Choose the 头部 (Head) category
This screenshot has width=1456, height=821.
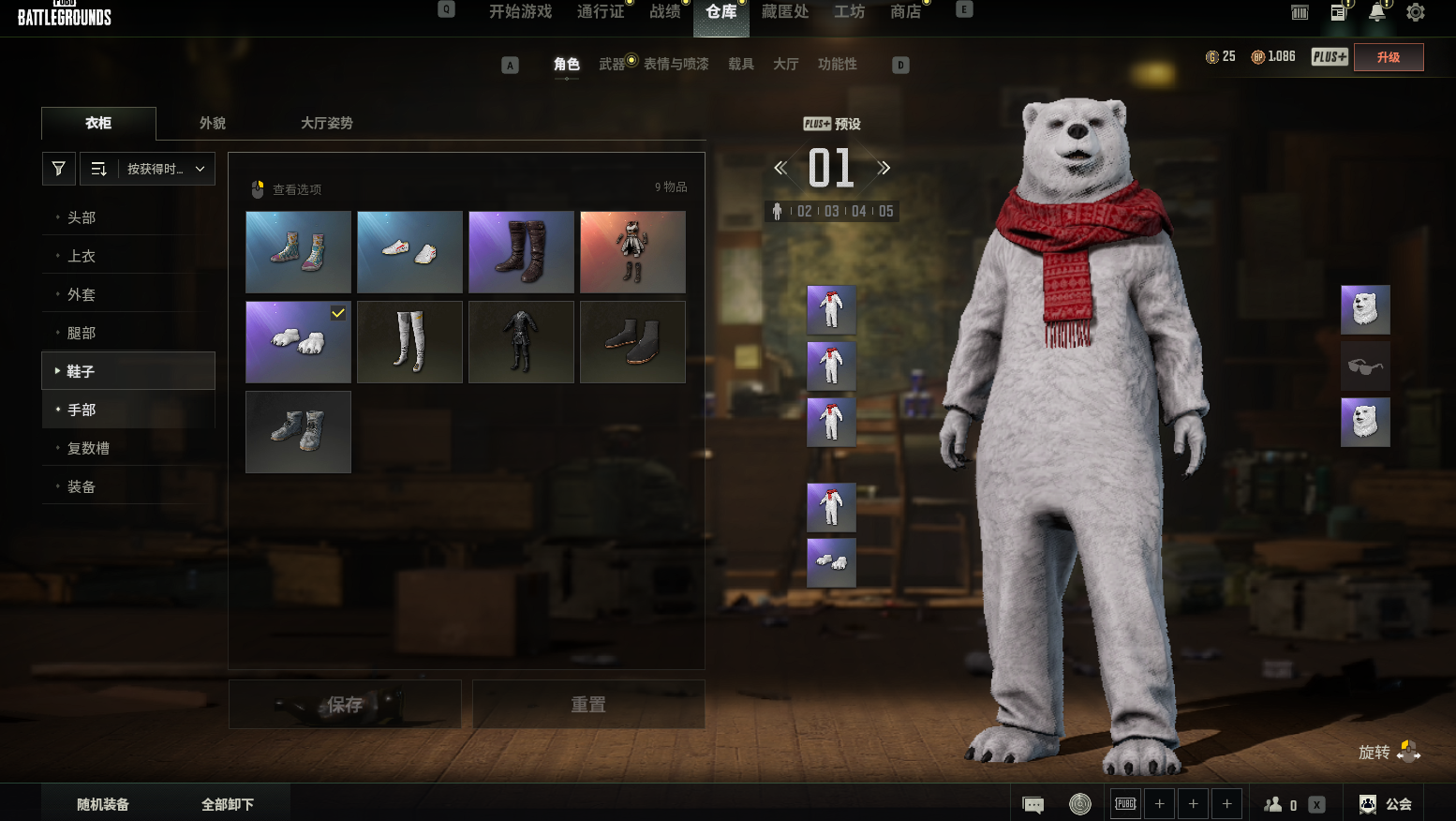pos(82,217)
